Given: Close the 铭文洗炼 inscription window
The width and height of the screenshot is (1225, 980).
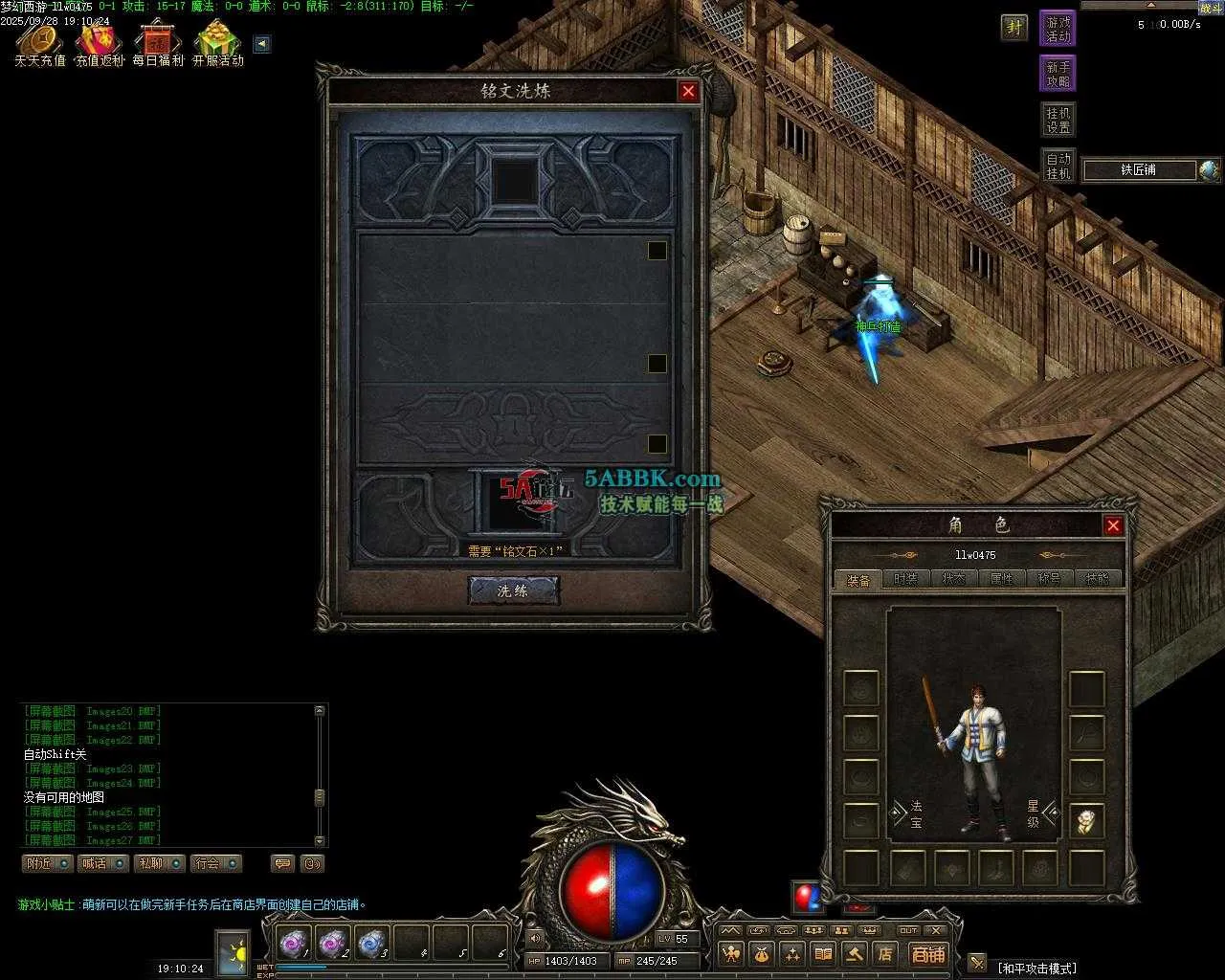Looking at the screenshot, I should (x=687, y=91).
